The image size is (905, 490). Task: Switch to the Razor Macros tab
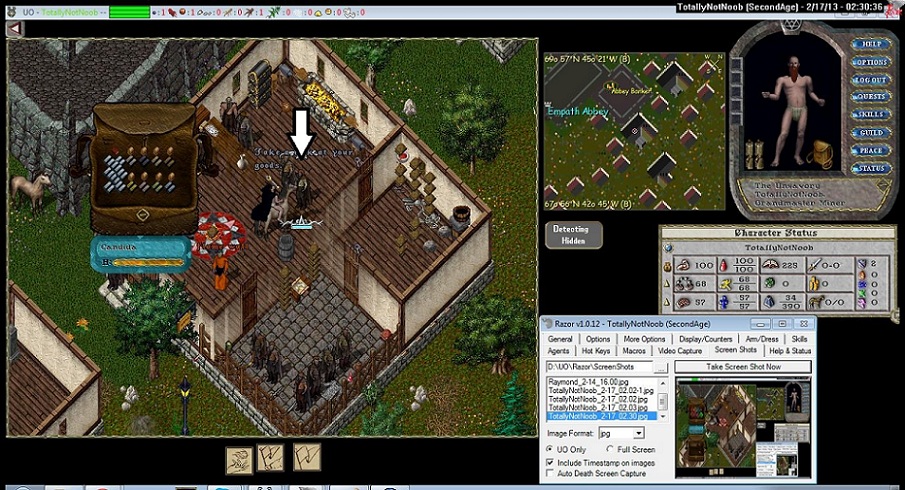point(633,351)
